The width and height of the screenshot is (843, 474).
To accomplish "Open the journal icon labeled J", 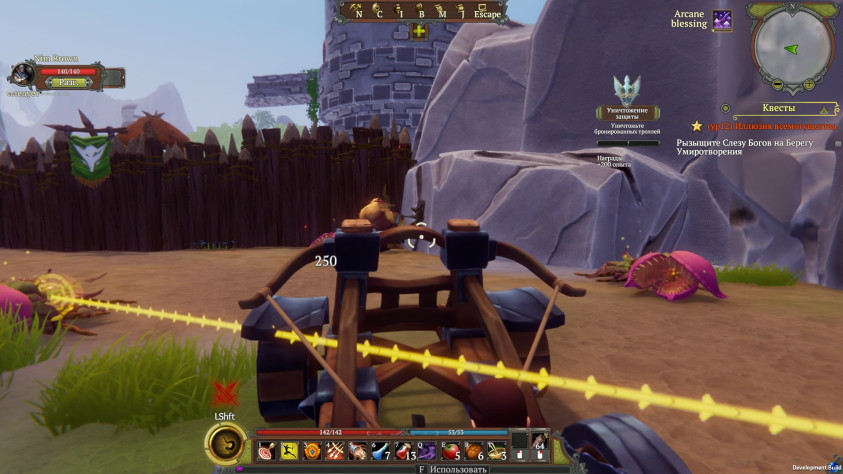I will [x=463, y=10].
